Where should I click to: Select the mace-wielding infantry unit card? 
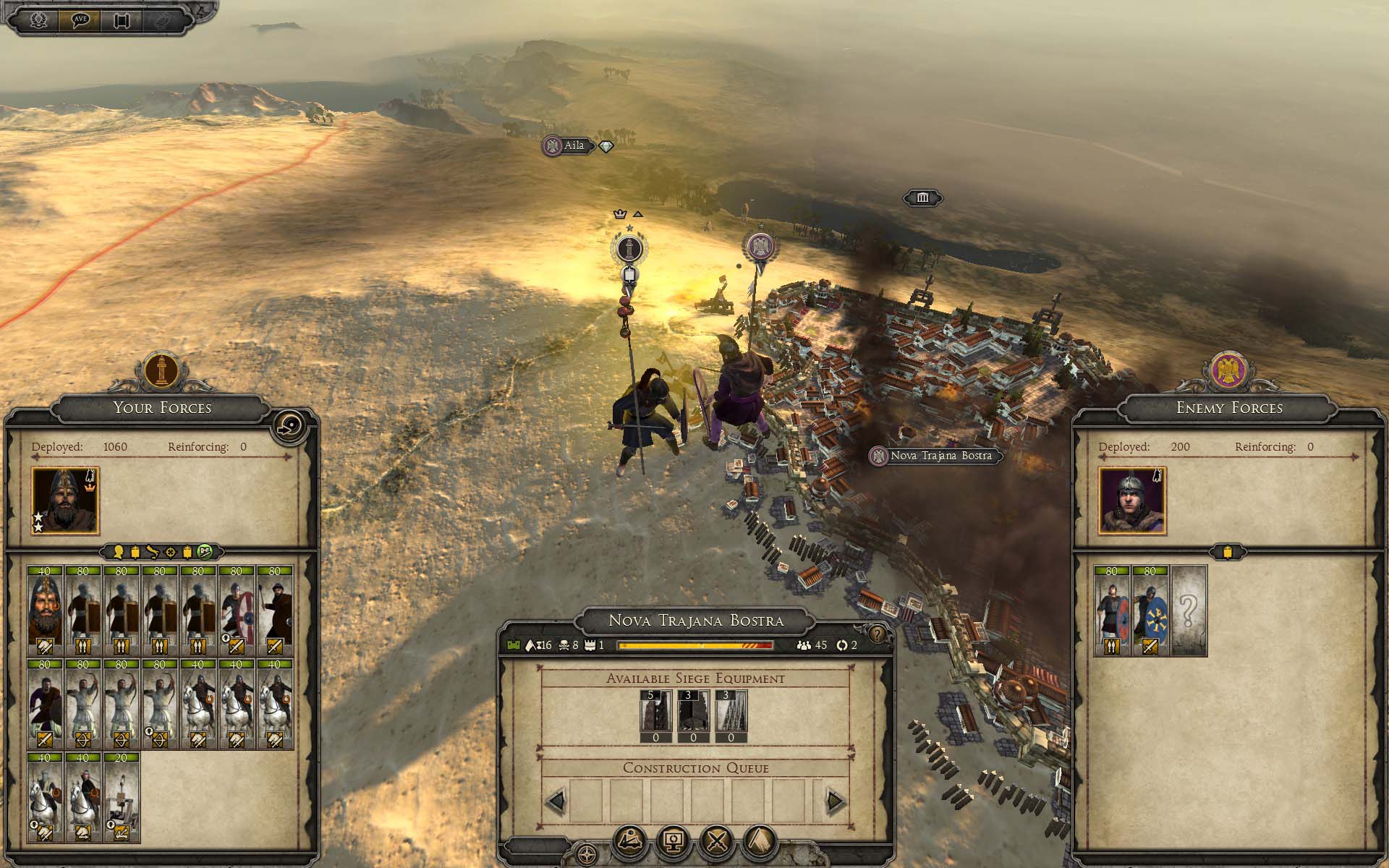click(x=274, y=610)
